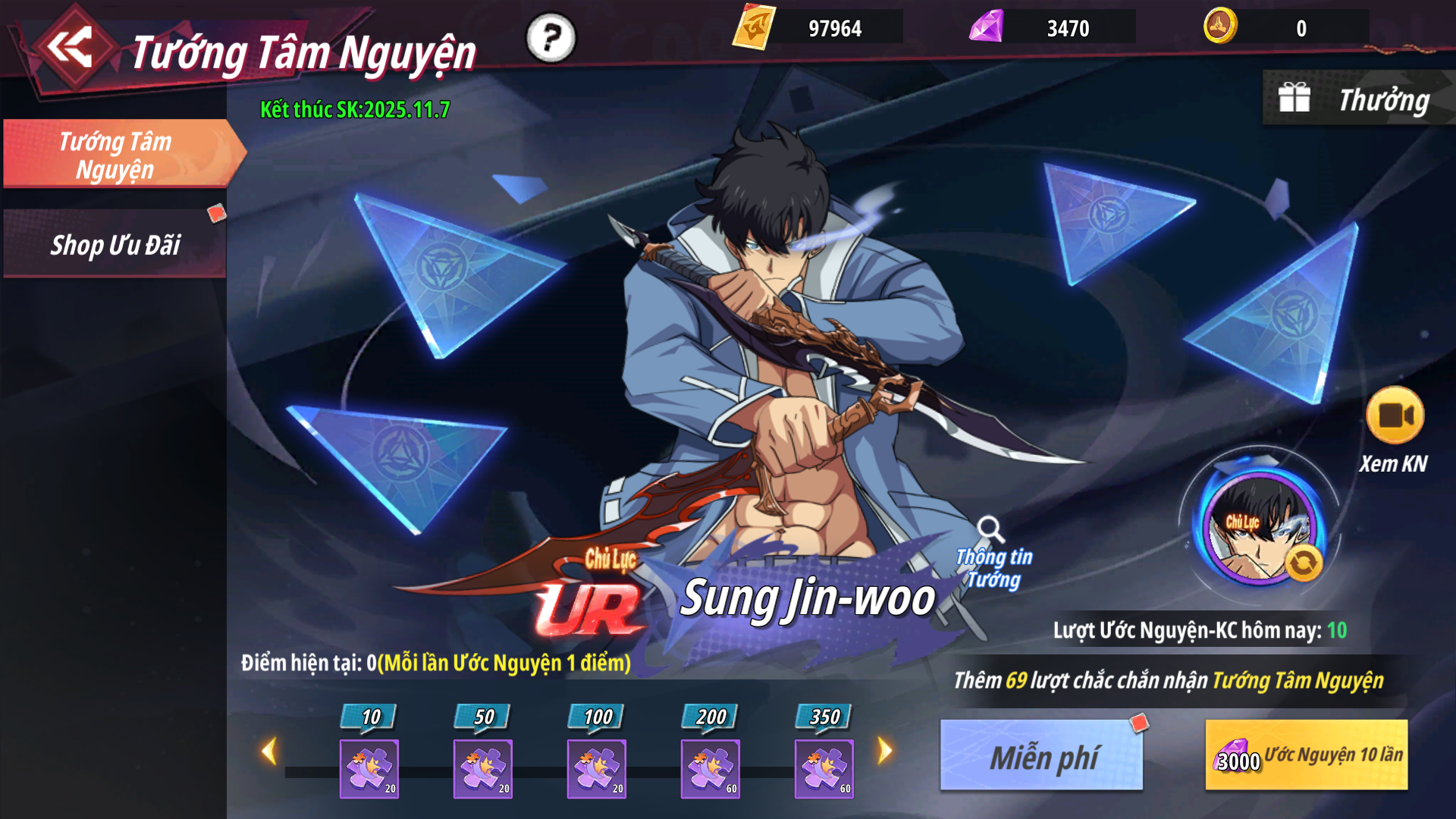Select the 200-point milestone reward
1456x819 pixels.
coord(711,768)
